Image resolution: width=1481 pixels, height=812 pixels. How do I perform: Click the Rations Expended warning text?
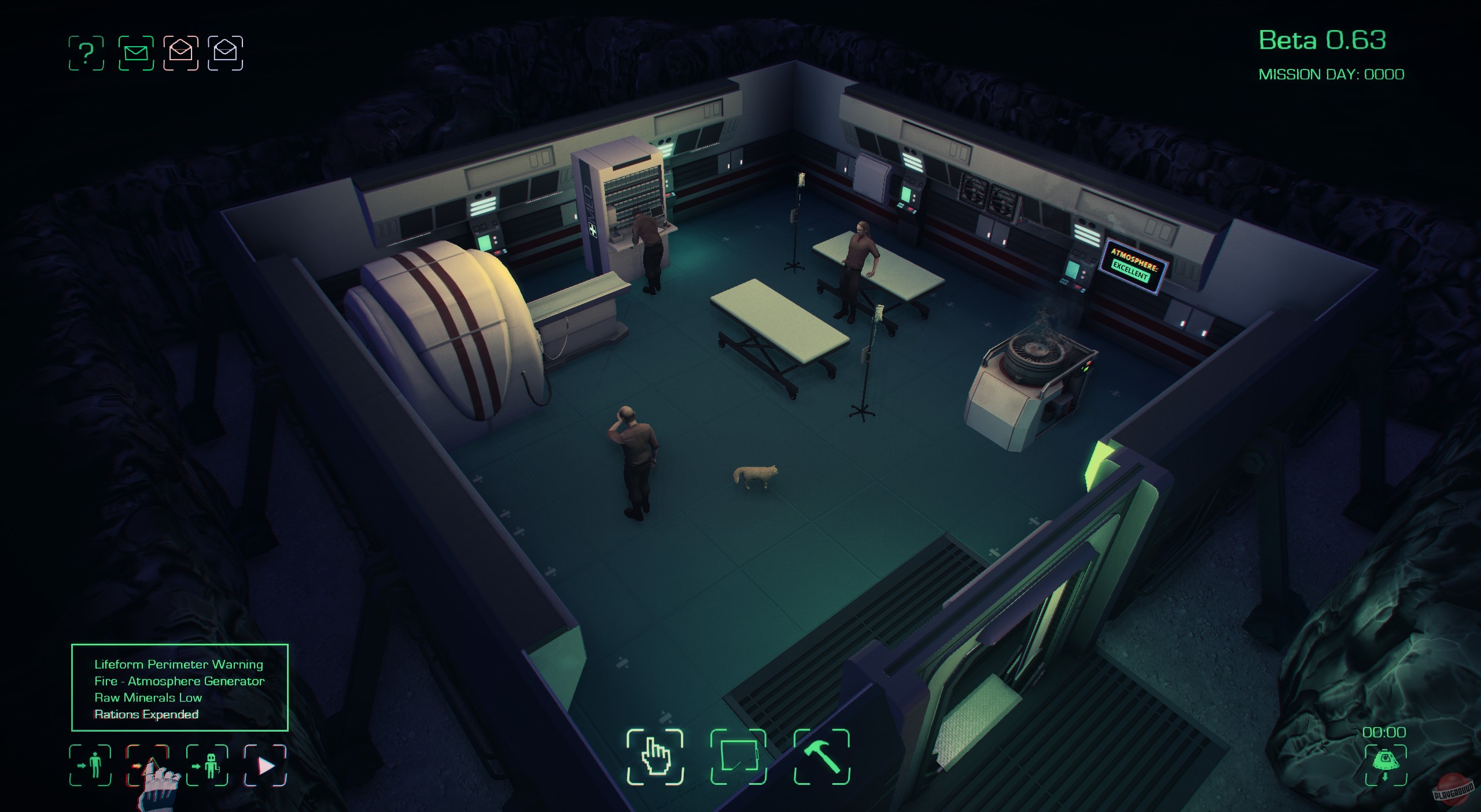[x=147, y=714]
